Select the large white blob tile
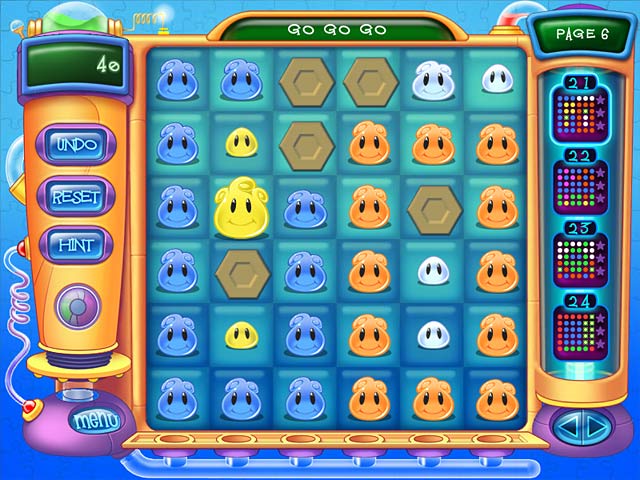This screenshot has height=480, width=640. pyautogui.click(x=431, y=80)
